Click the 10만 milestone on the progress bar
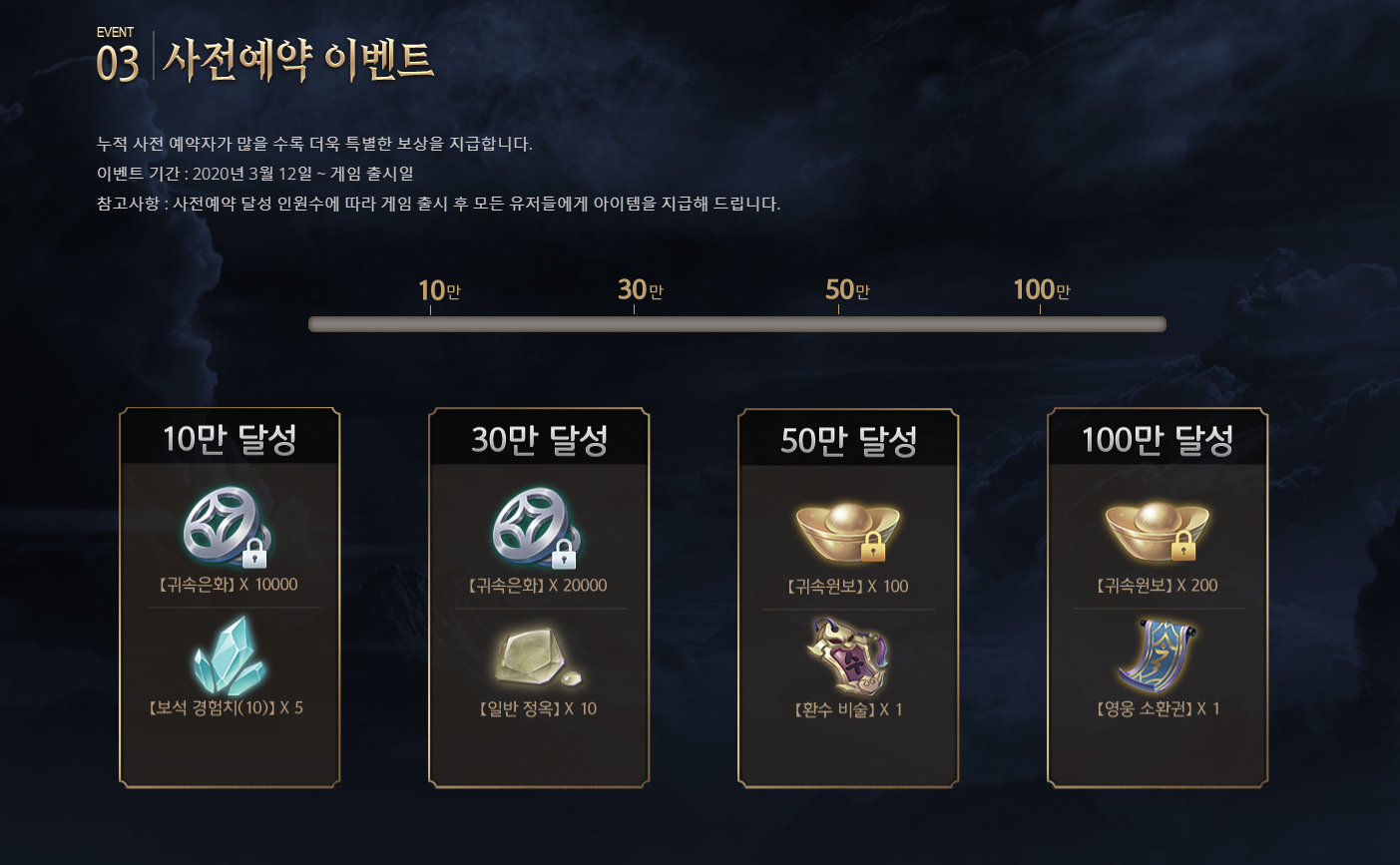1400x865 pixels. 438,290
